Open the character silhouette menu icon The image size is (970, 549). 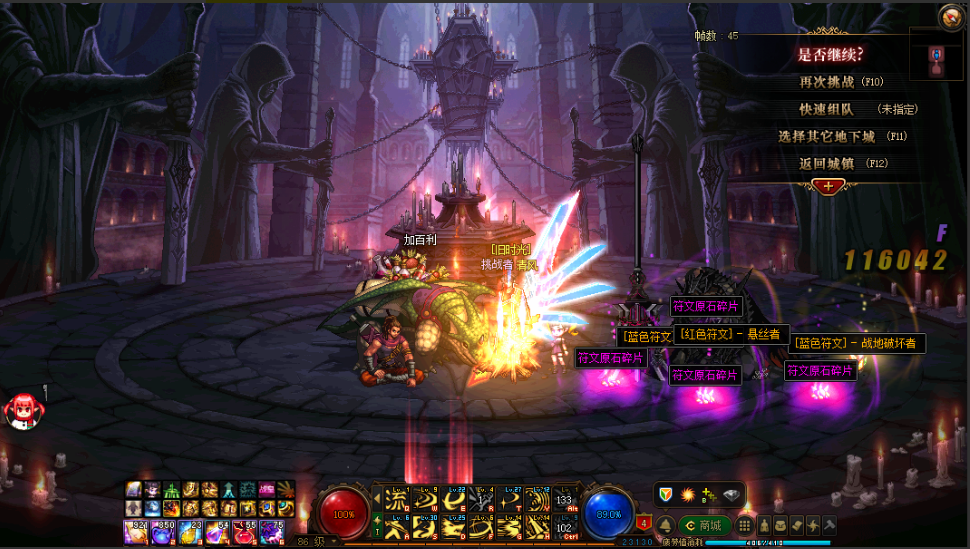coord(762,525)
